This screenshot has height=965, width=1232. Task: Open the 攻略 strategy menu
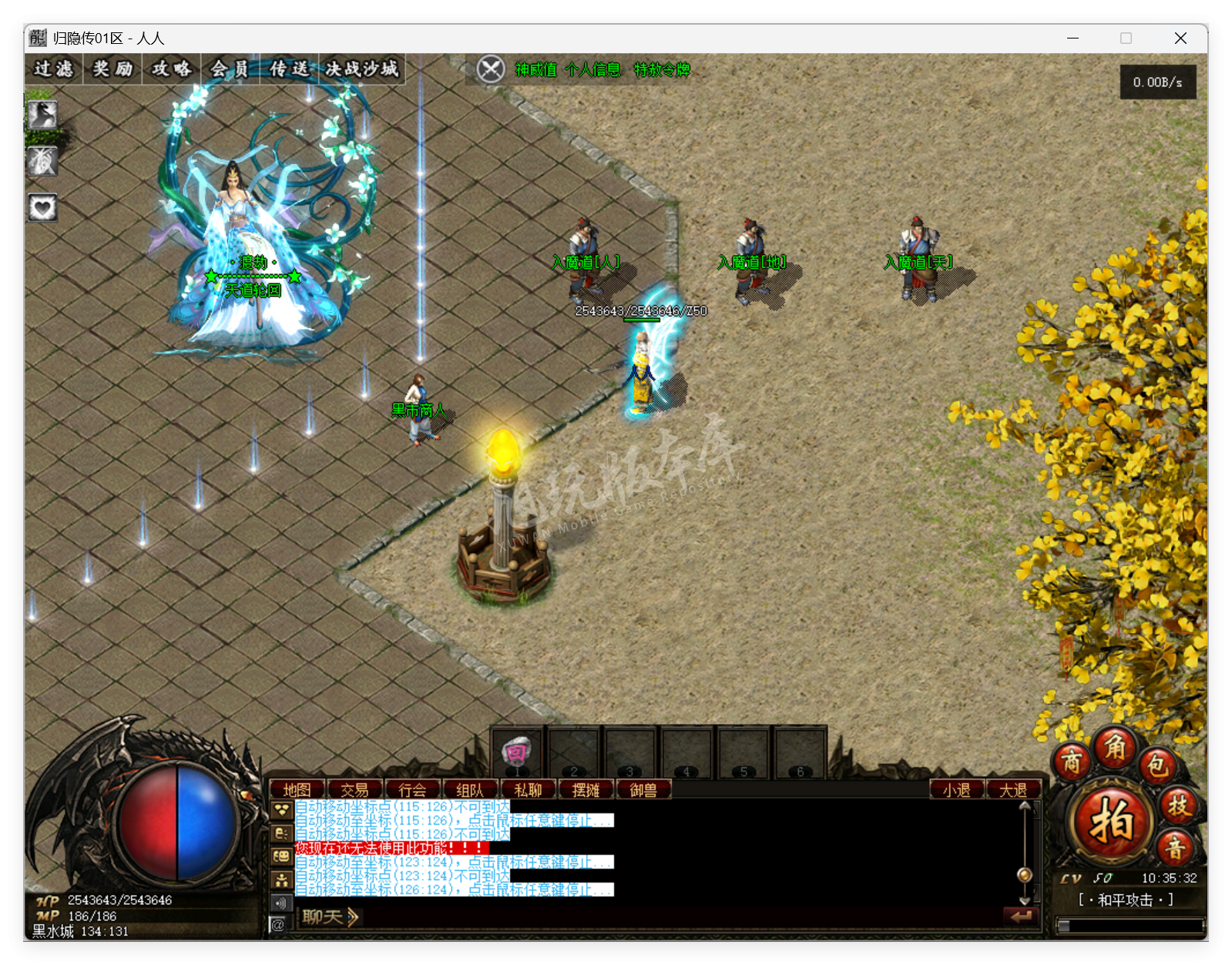171,69
